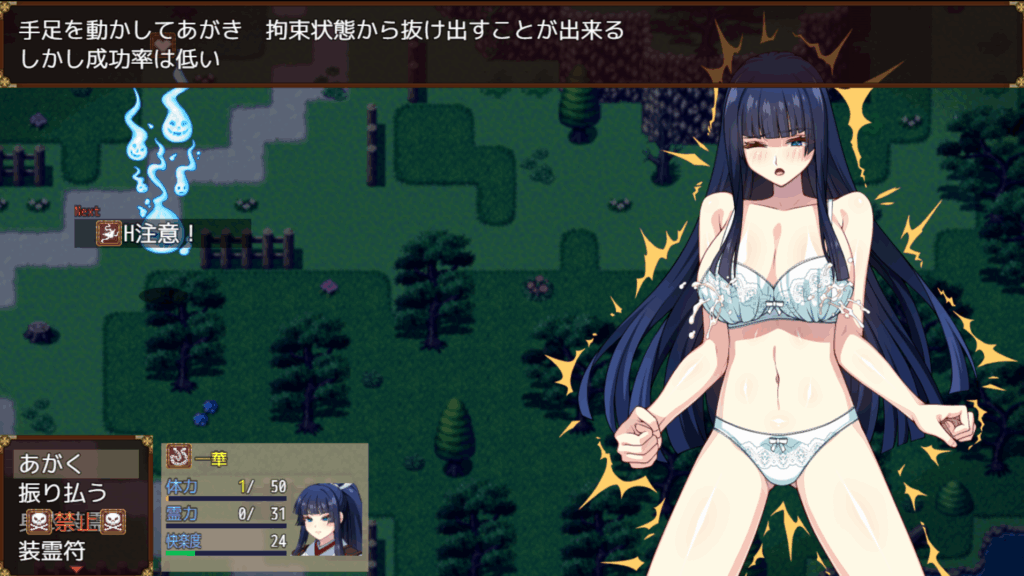Open the 装霊符 command
The image size is (1024, 576).
click(75, 550)
